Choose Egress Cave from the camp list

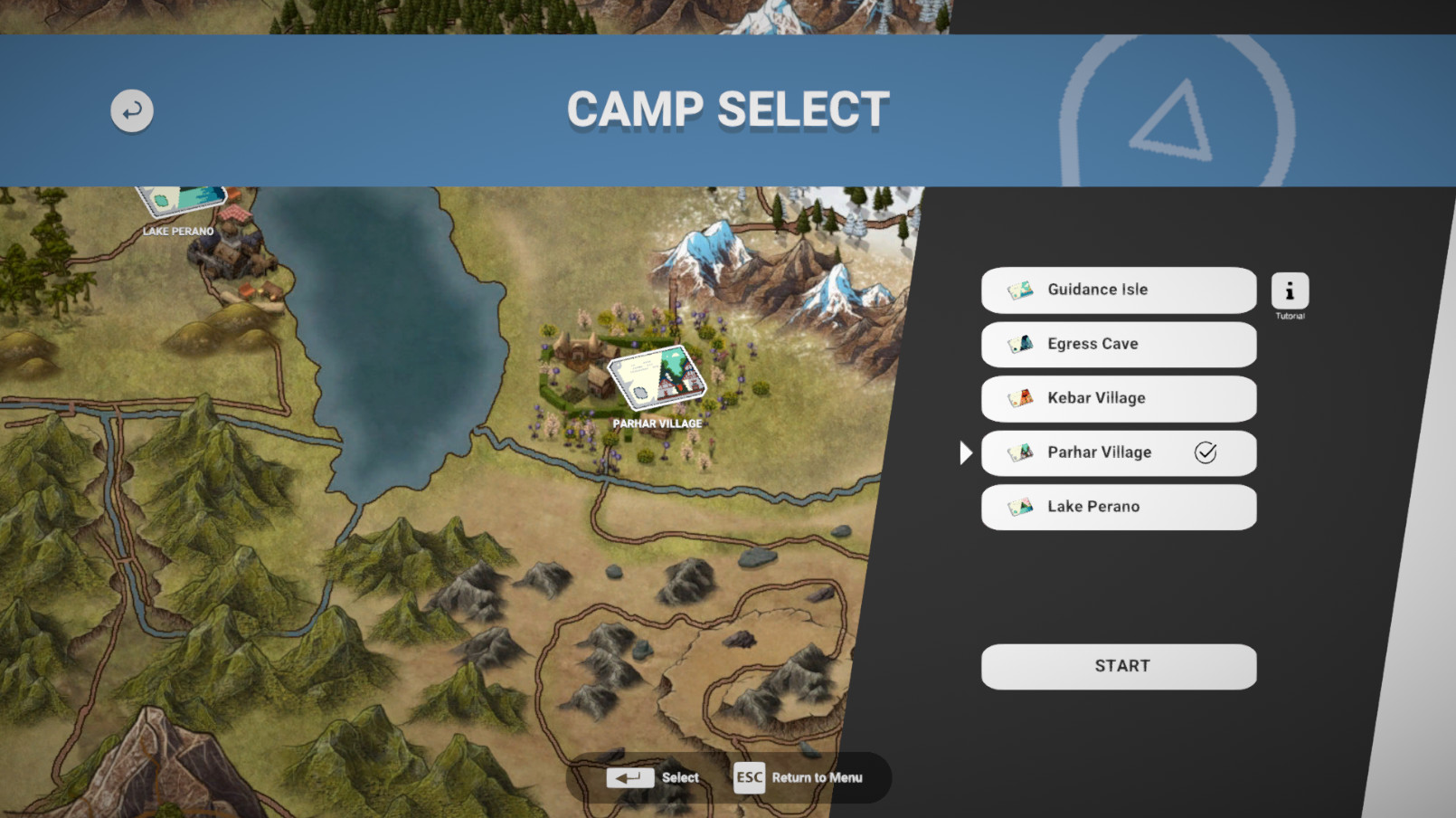pos(1118,344)
